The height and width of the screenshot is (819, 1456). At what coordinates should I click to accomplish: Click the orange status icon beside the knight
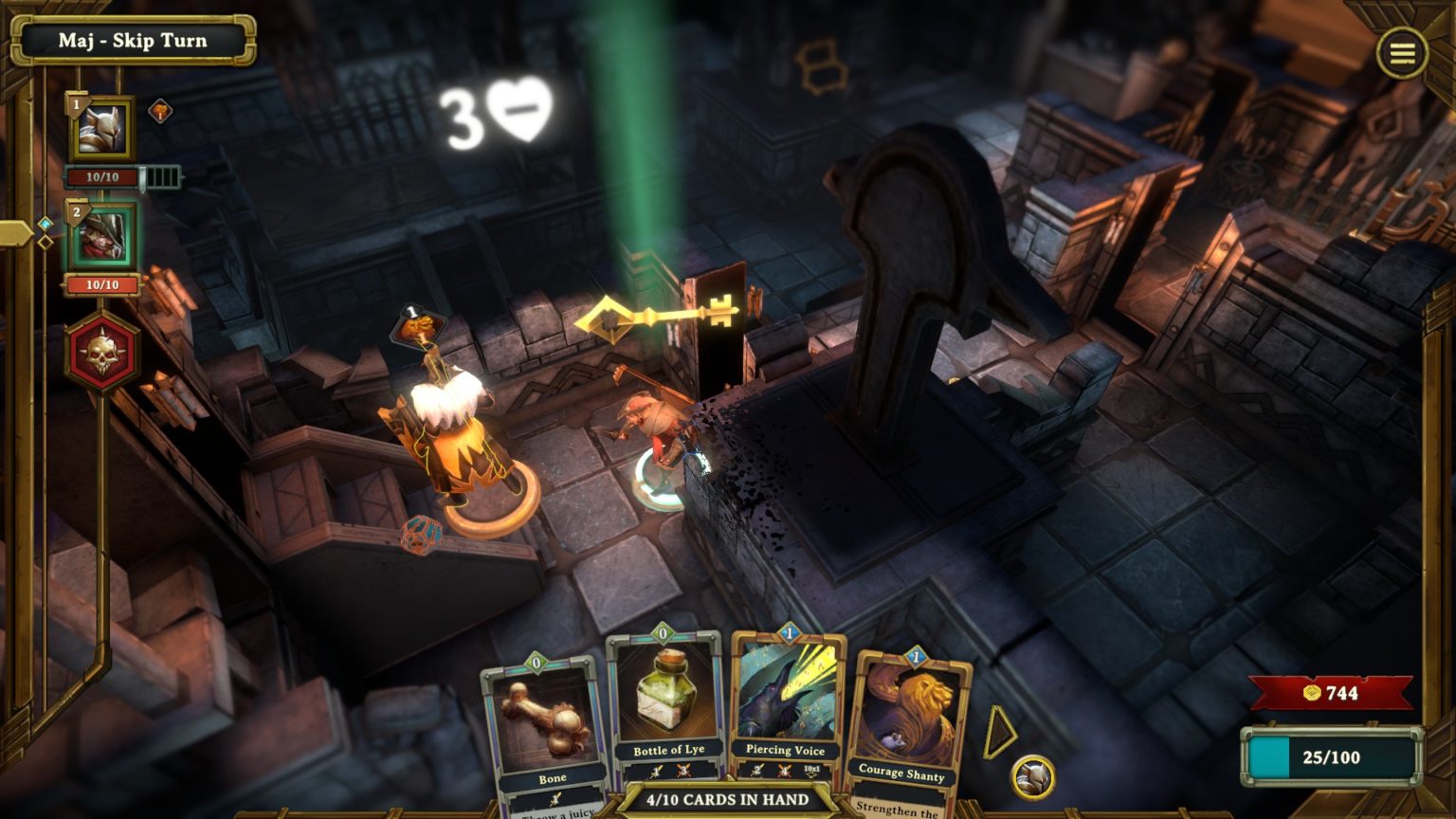pyautogui.click(x=161, y=112)
